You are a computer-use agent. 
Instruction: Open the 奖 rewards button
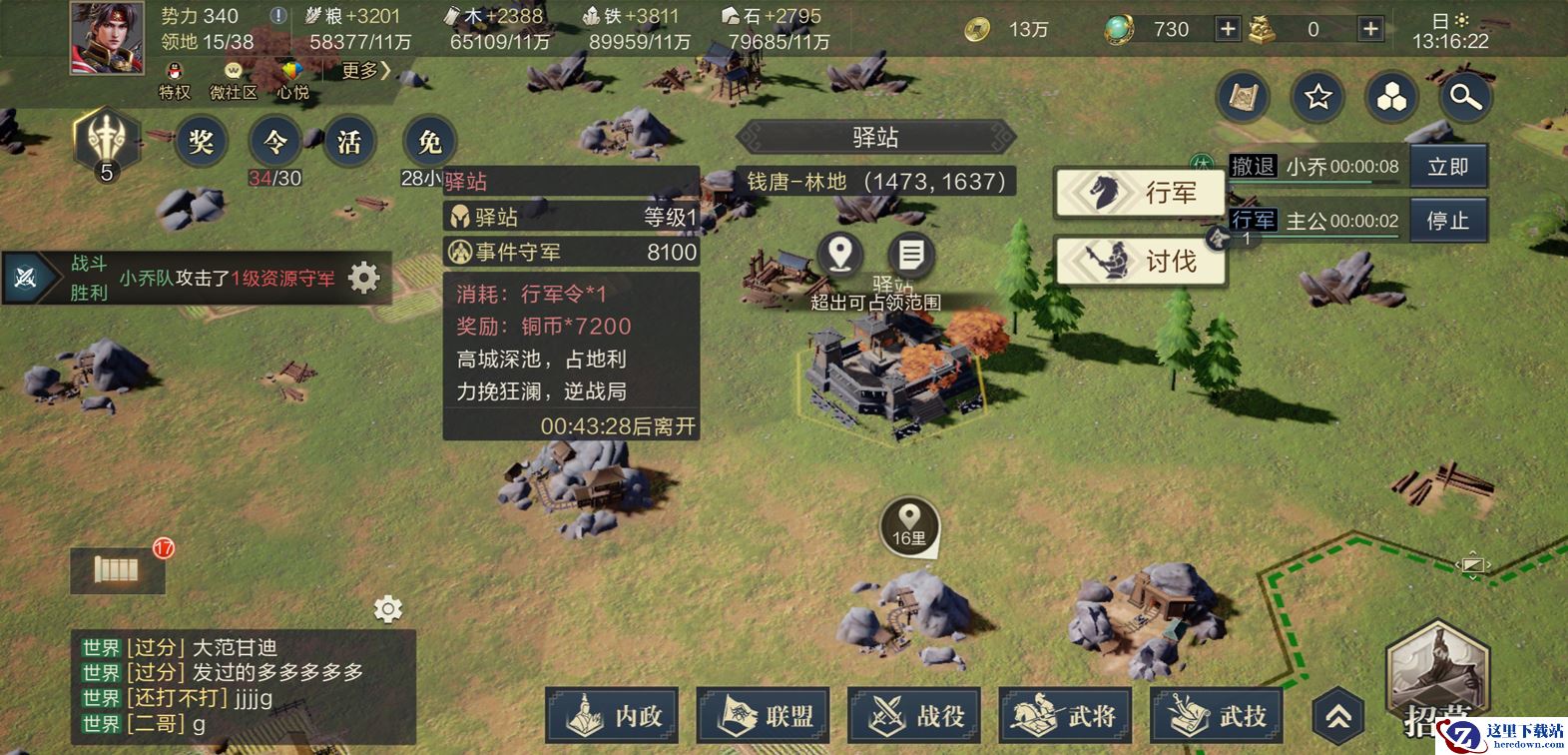[201, 142]
